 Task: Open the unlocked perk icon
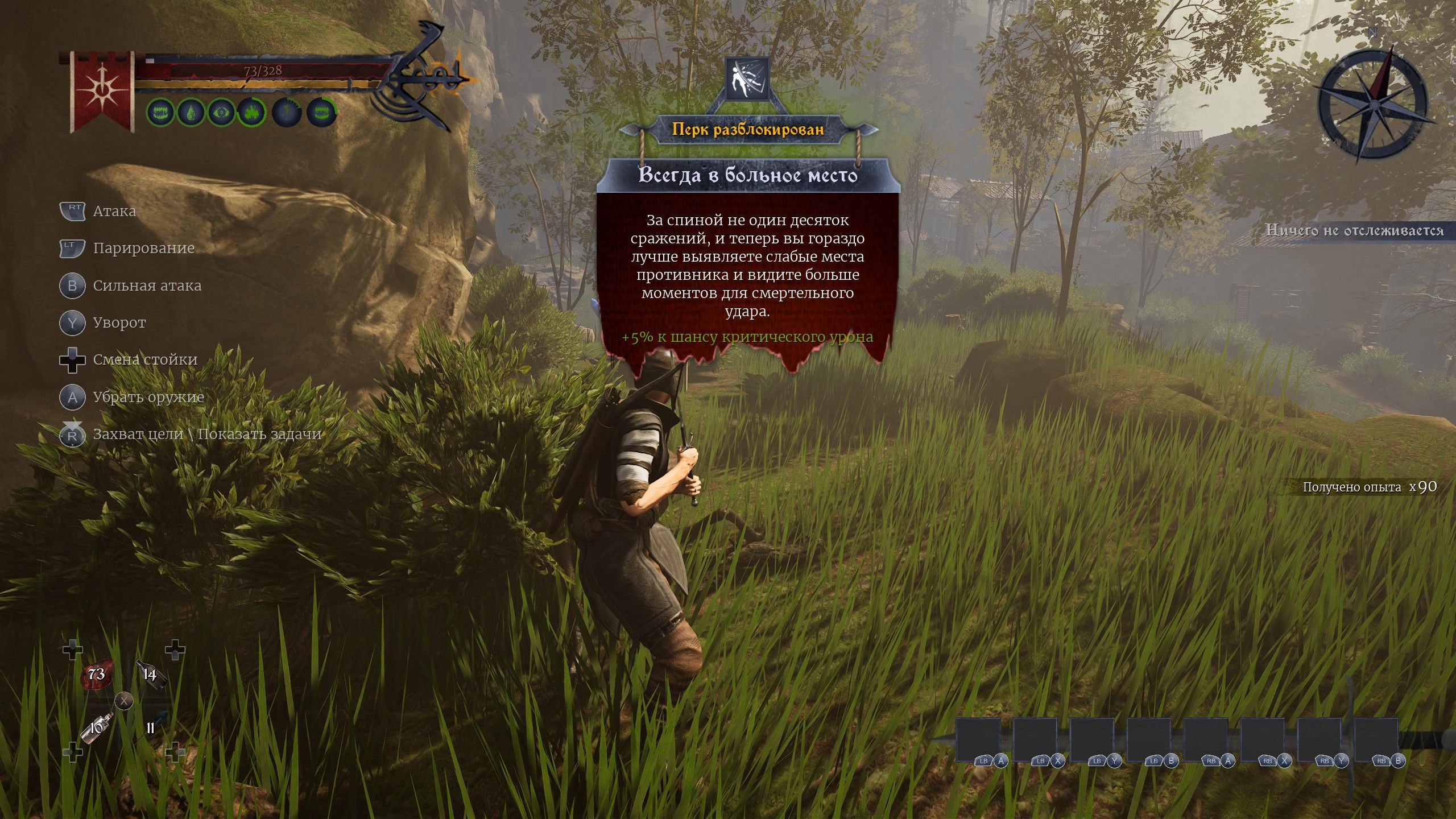pyautogui.click(x=747, y=78)
